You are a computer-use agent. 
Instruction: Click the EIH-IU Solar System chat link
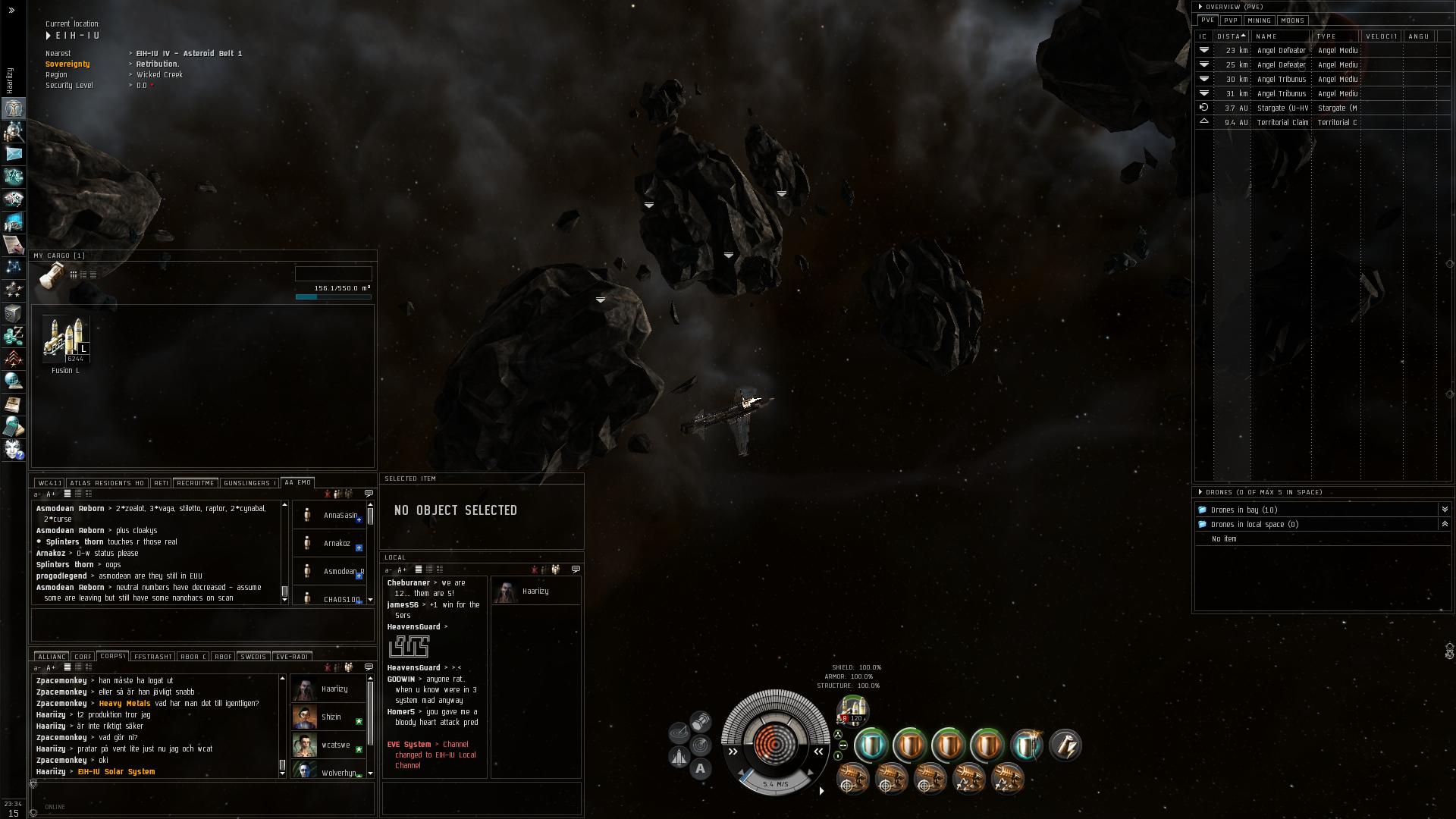pyautogui.click(x=116, y=772)
